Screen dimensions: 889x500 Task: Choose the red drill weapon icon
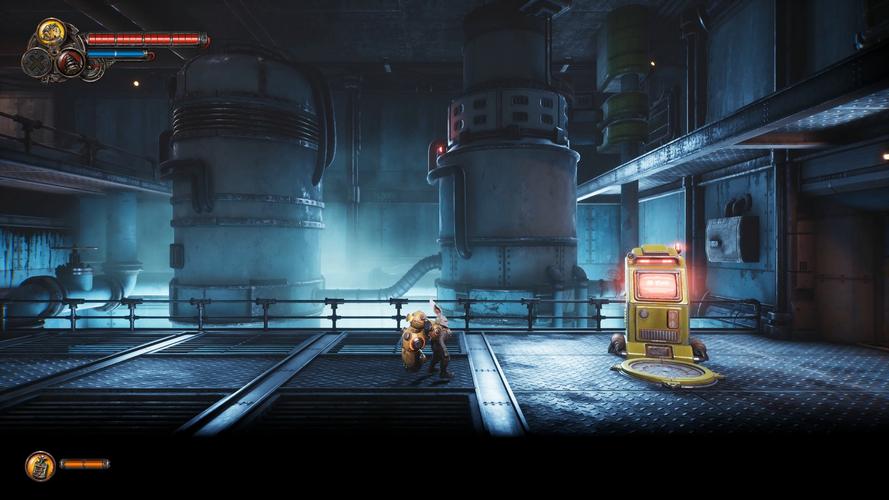coord(70,61)
